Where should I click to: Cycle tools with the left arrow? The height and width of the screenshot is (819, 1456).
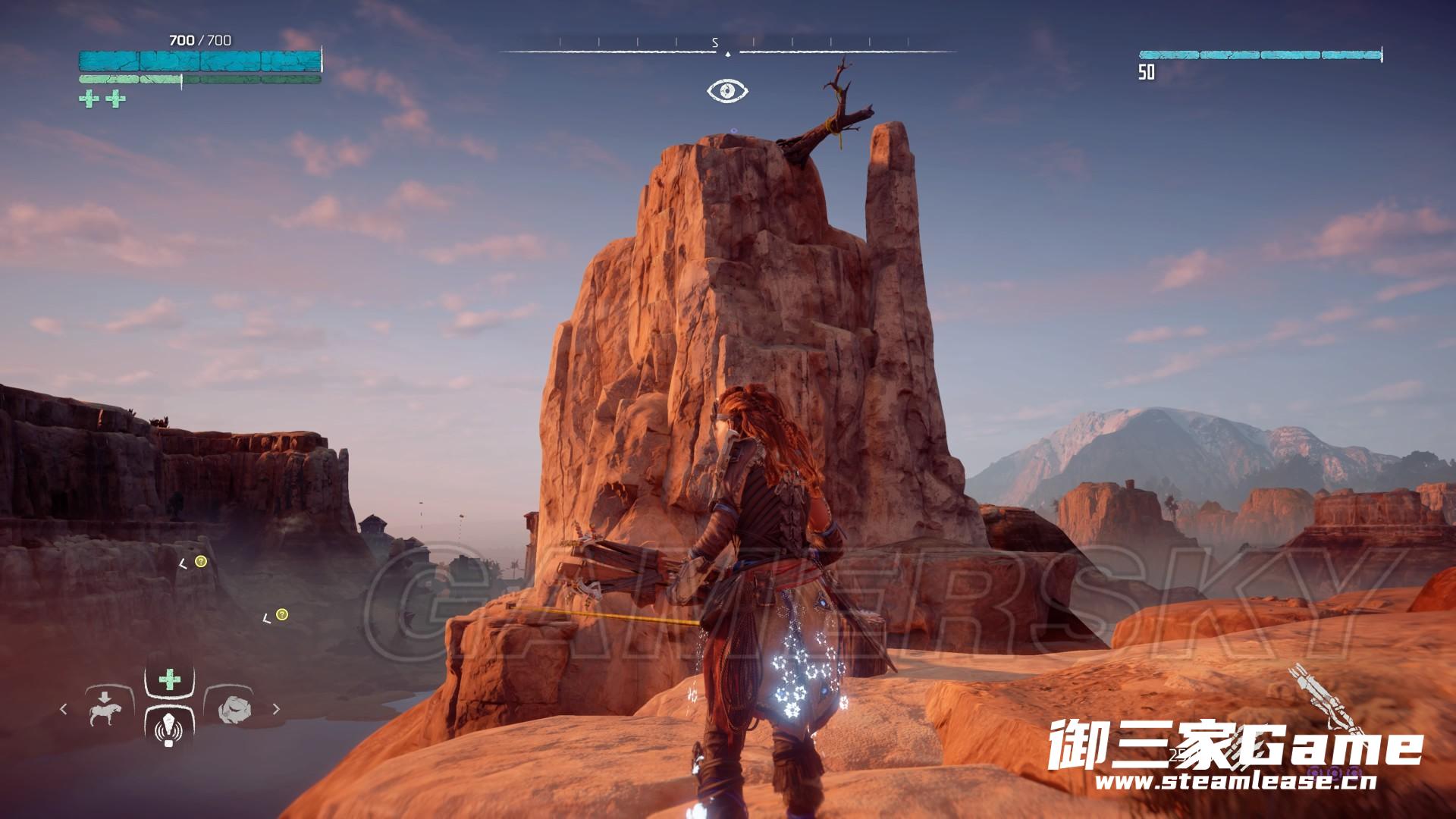pos(64,709)
